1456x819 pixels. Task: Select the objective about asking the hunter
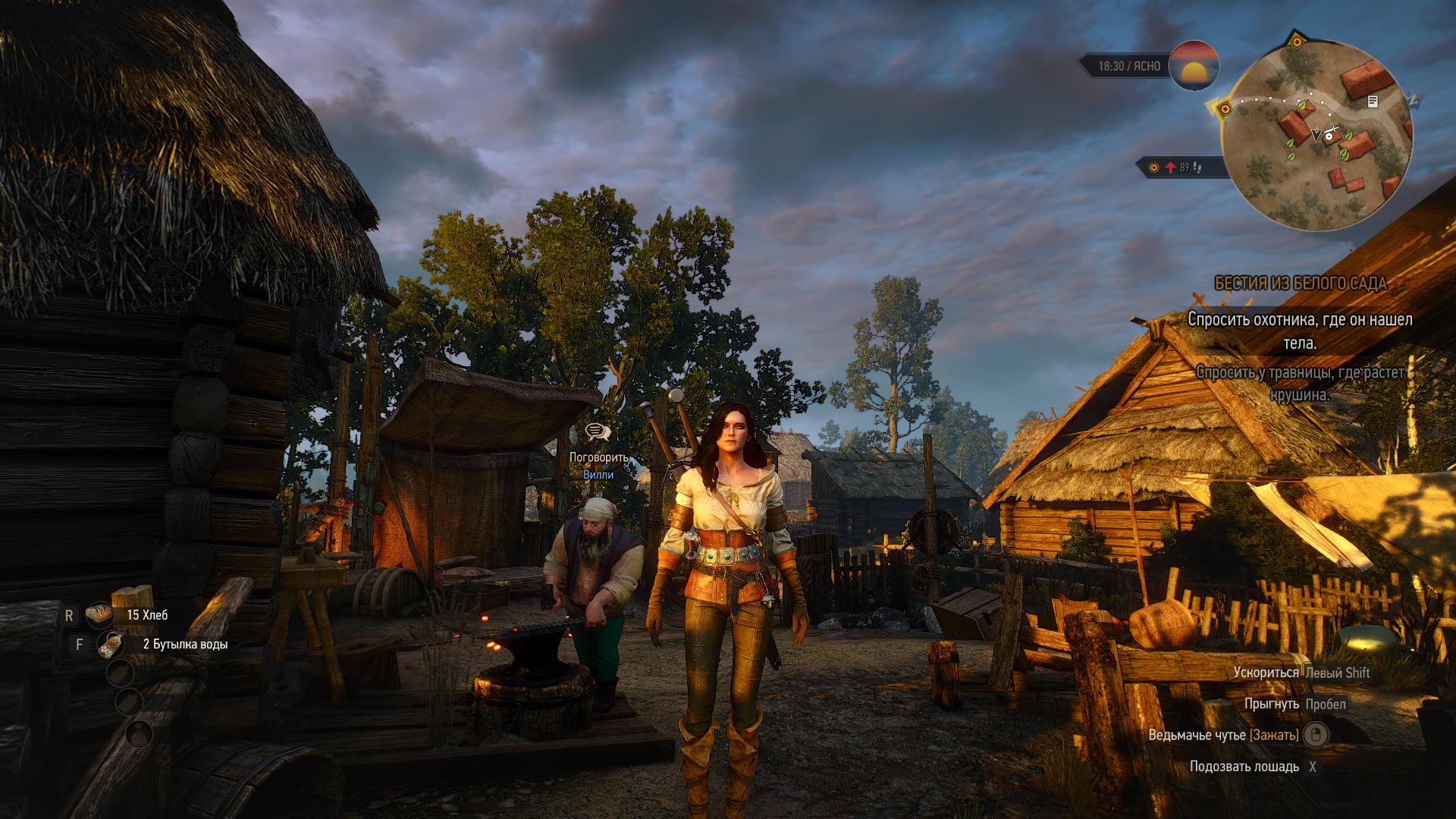1300,331
